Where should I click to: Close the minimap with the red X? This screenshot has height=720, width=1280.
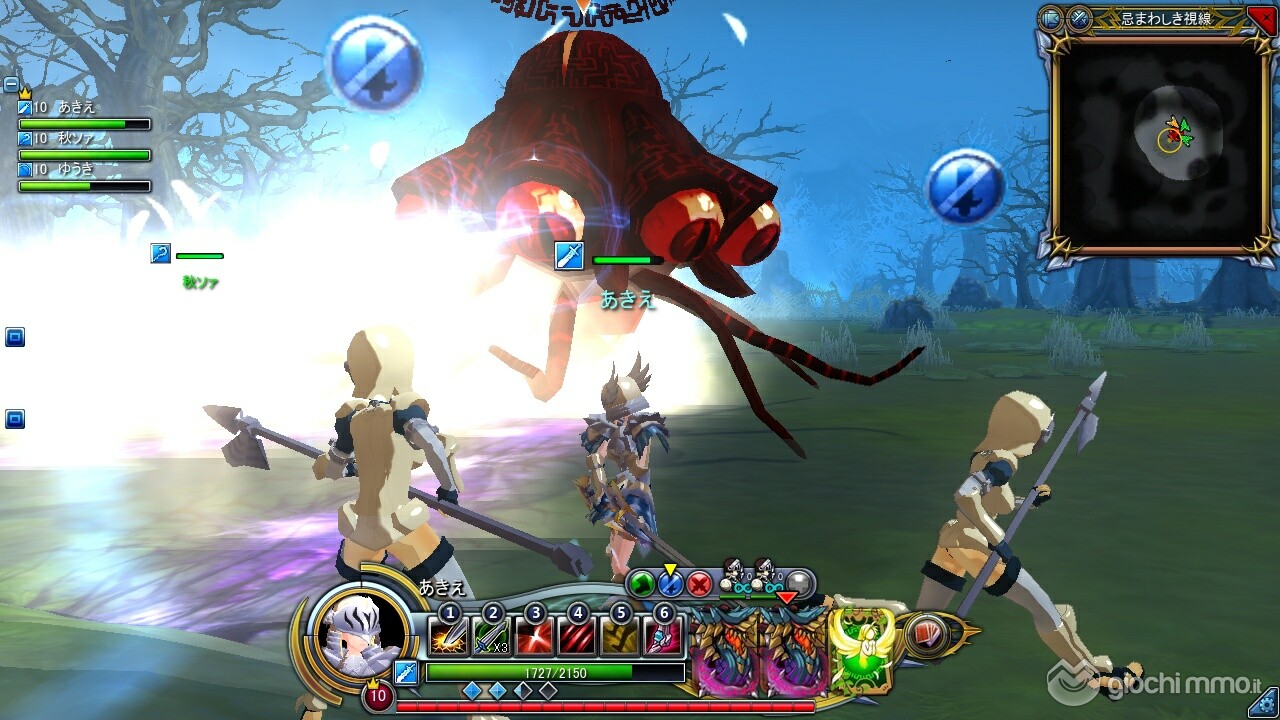pyautogui.click(x=1261, y=18)
